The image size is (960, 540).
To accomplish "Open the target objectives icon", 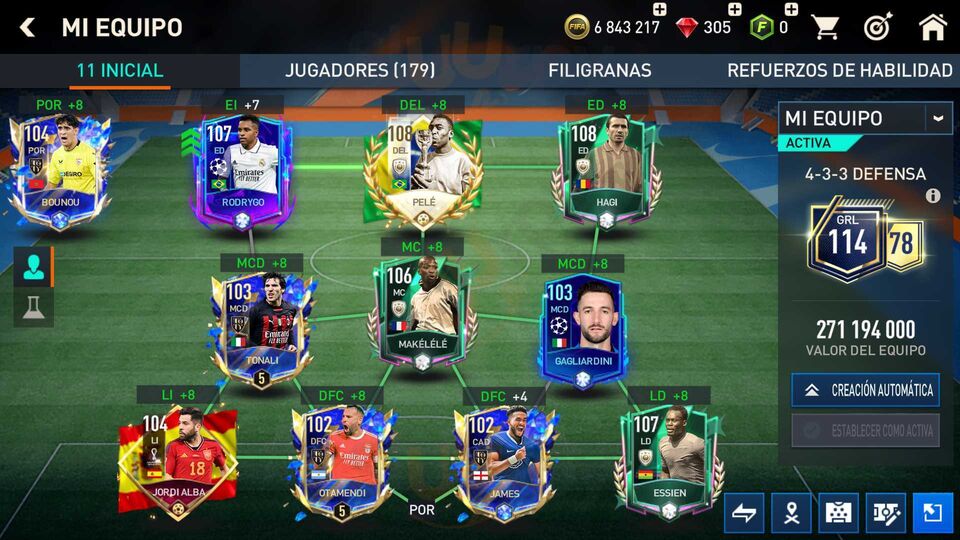I will [877, 27].
